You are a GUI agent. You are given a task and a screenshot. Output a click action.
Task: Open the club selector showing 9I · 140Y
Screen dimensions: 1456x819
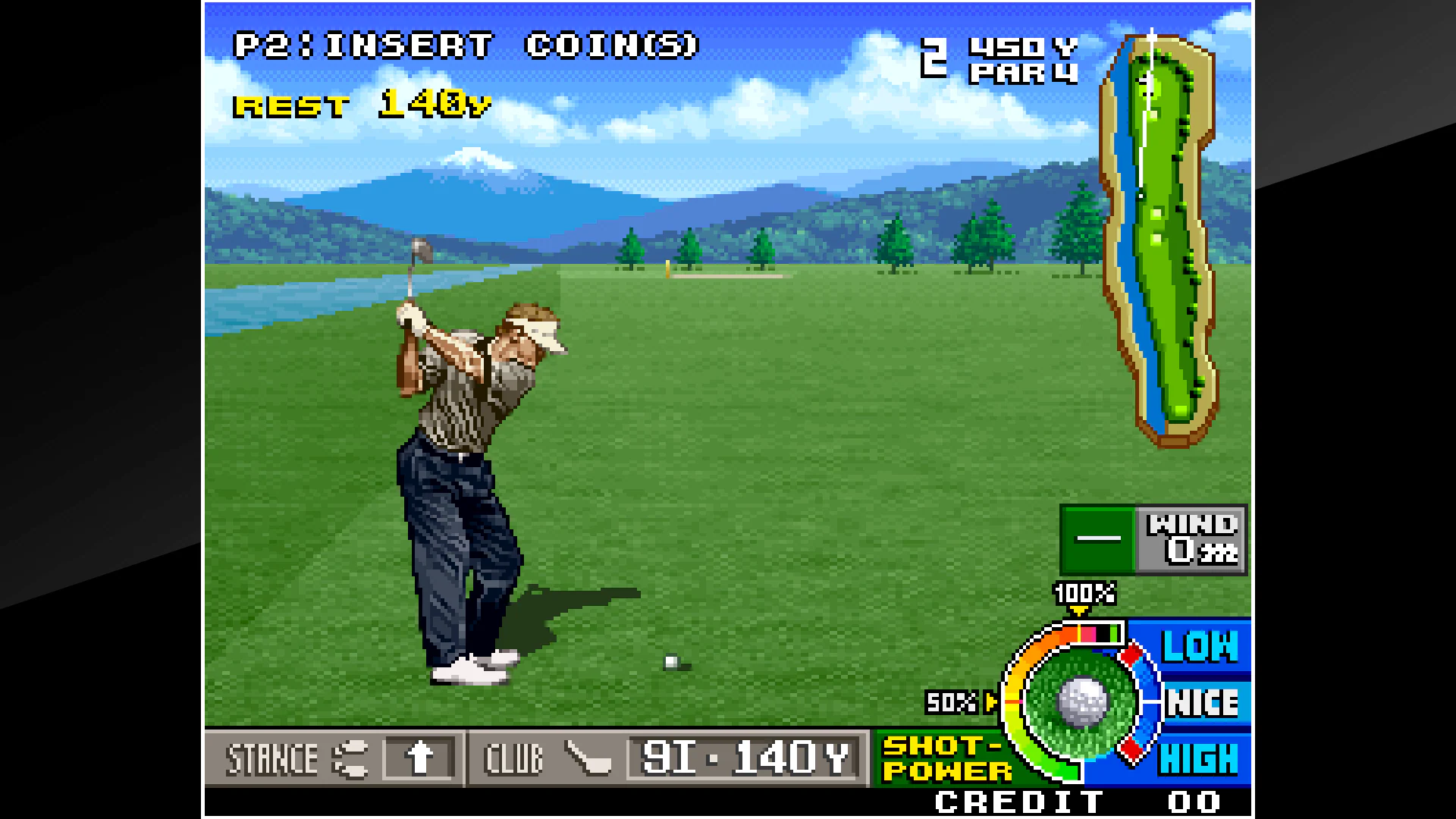[x=747, y=756]
